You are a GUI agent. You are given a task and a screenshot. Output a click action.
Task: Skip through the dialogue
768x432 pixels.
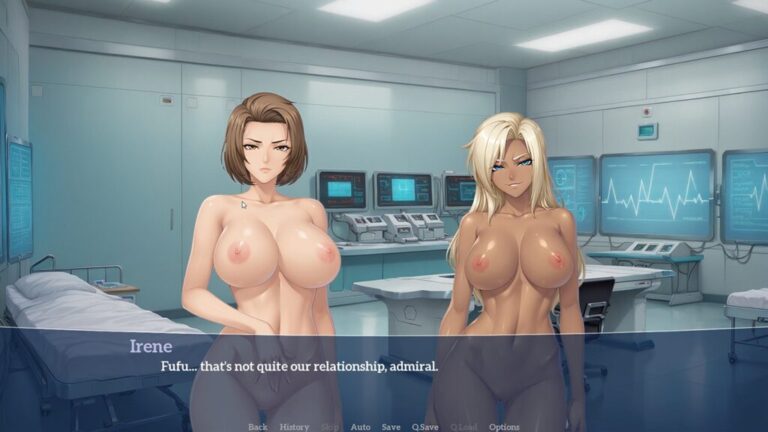(329, 427)
